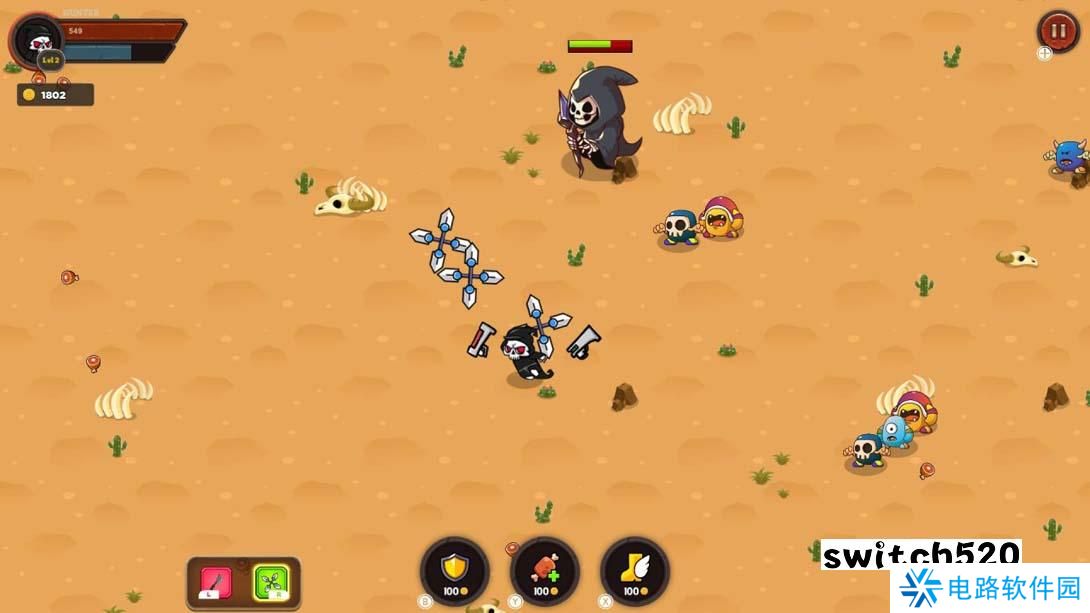This screenshot has width=1090, height=613.
Task: Activate the winged boot speed boost
Action: [x=634, y=570]
